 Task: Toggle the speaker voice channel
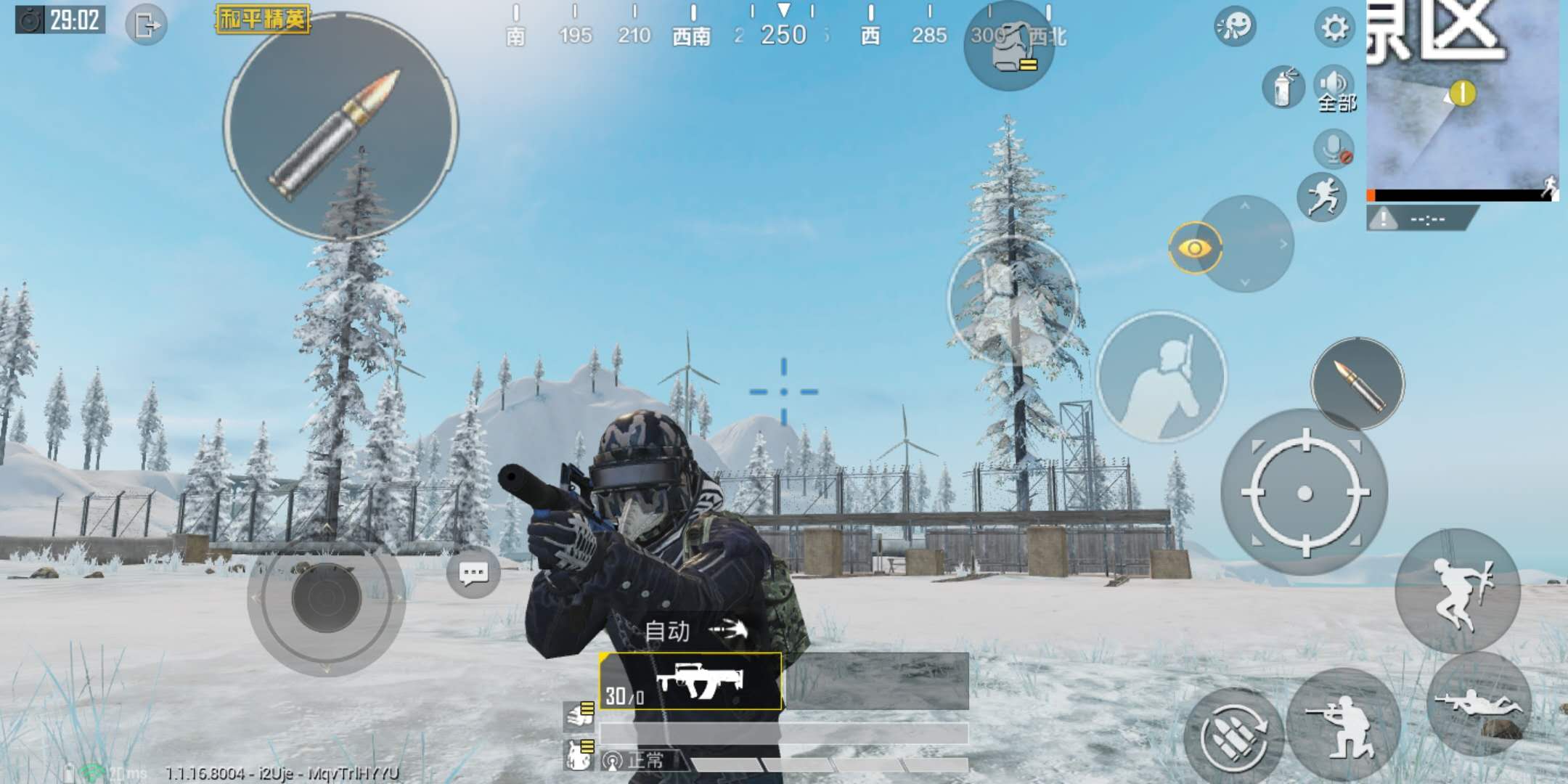pyautogui.click(x=1334, y=87)
